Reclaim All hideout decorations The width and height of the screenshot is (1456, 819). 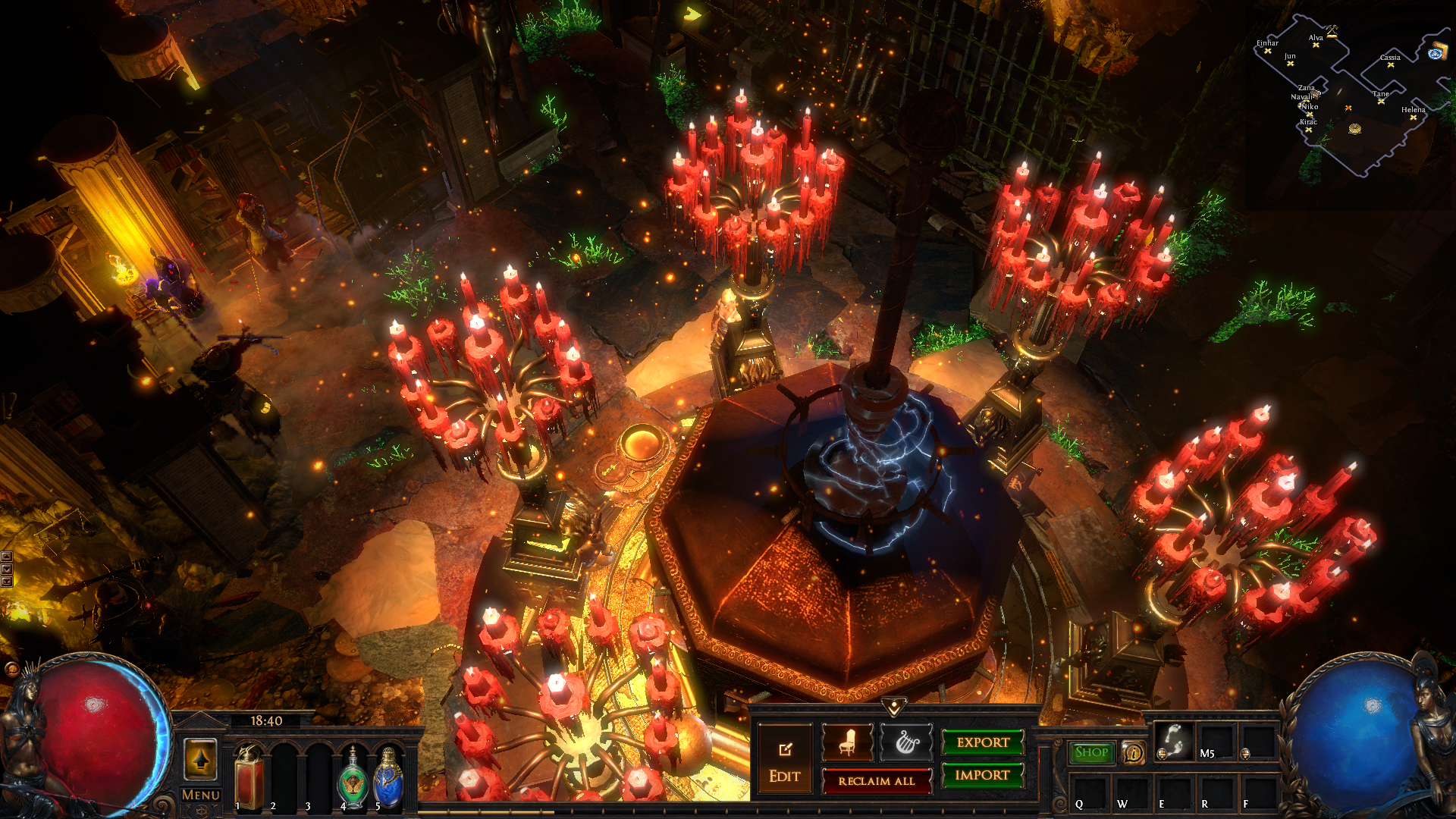(876, 781)
